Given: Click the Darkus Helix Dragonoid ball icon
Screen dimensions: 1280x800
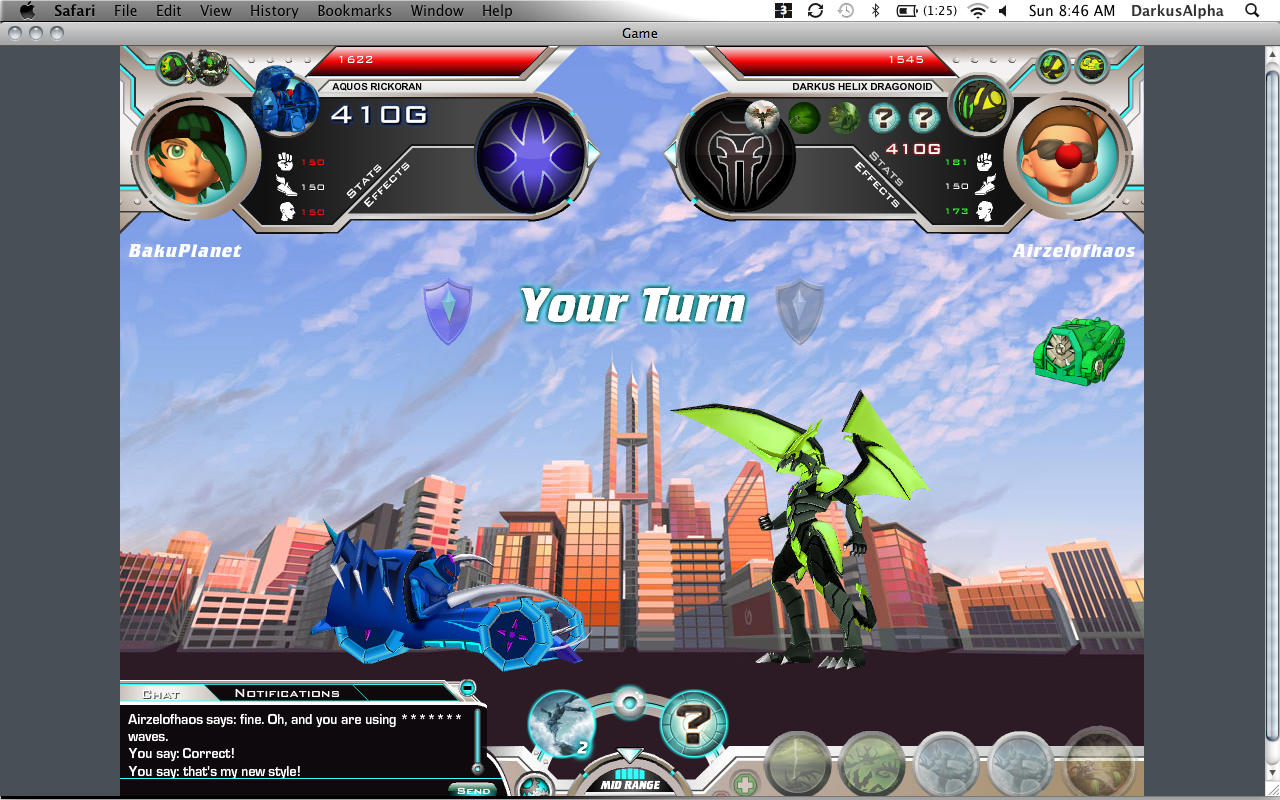Looking at the screenshot, I should pos(979,104).
